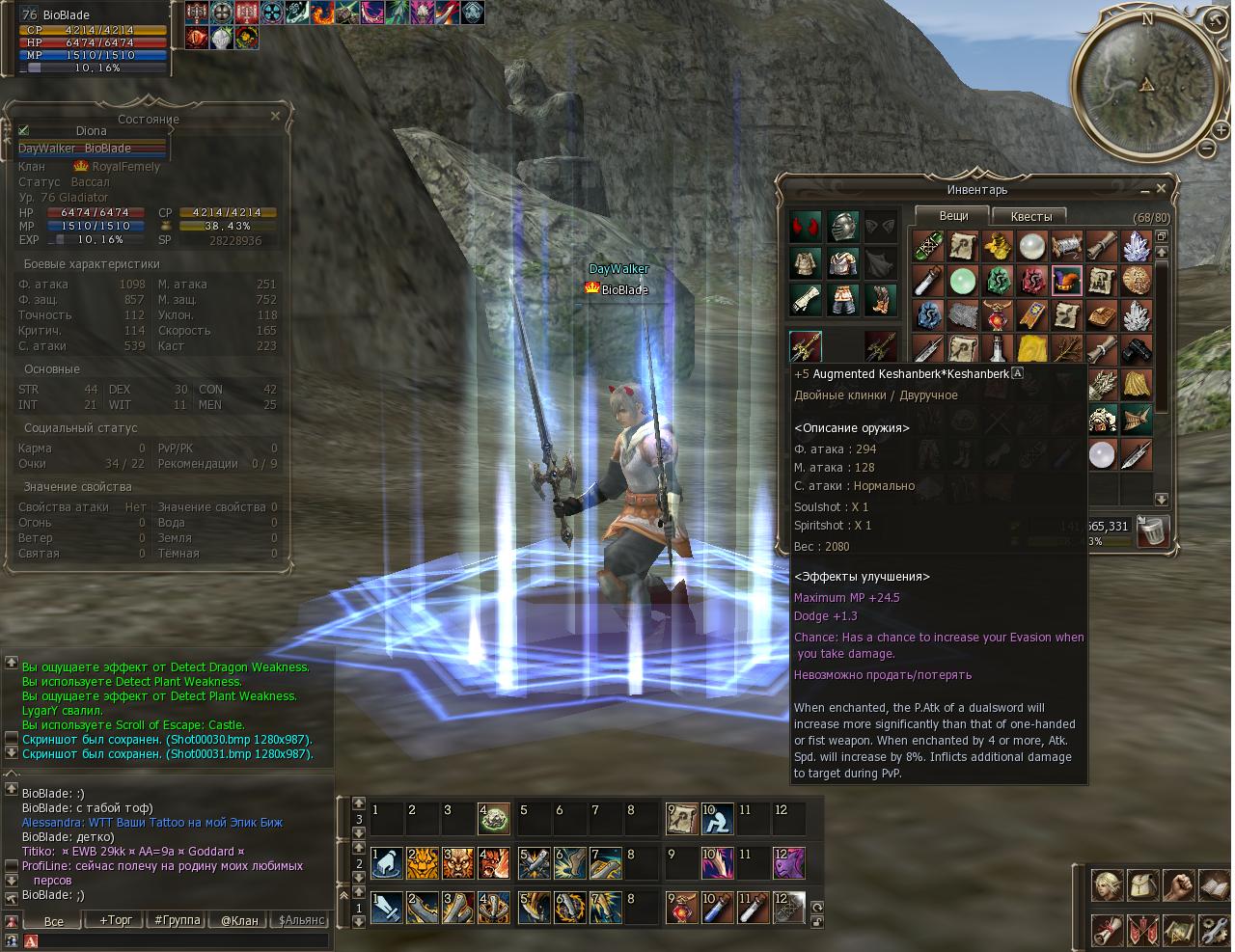The width and height of the screenshot is (1235, 952).
Task: Switch chat to the +Торг tab
Action: pyautogui.click(x=116, y=920)
